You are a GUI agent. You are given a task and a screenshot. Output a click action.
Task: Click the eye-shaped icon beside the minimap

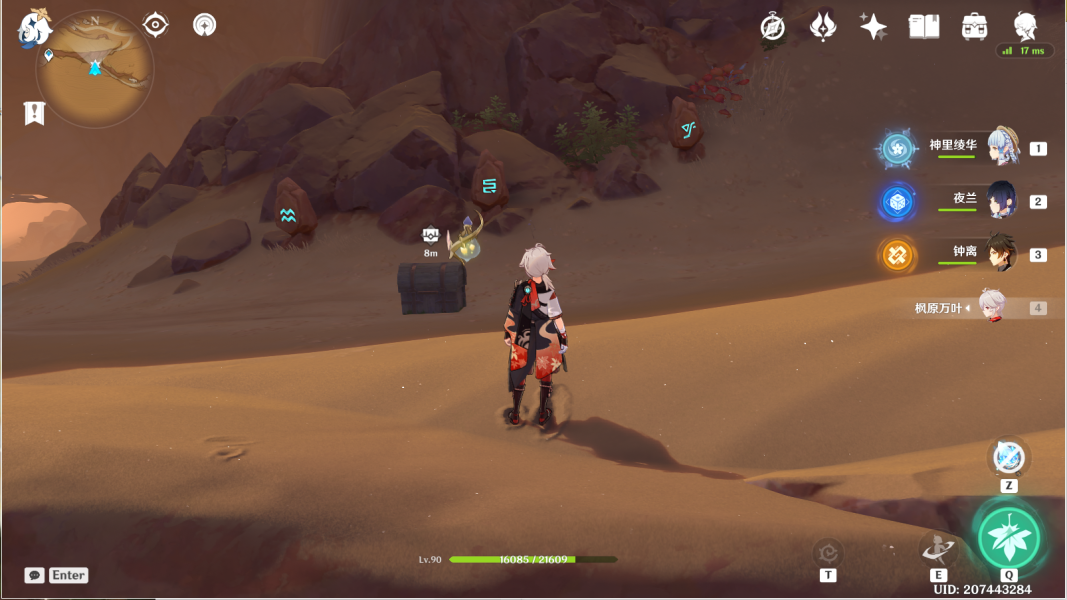pyautogui.click(x=156, y=25)
